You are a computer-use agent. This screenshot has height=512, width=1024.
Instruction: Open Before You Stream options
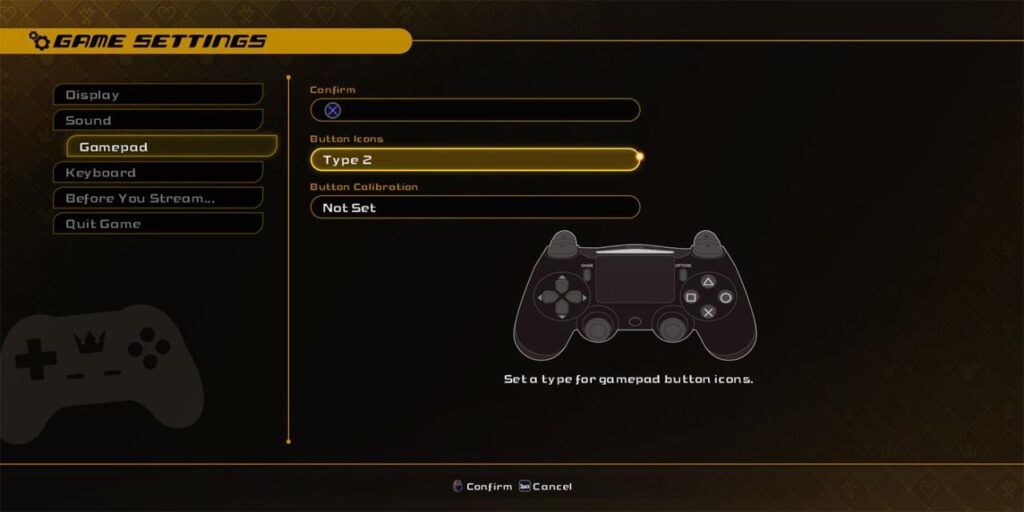click(157, 198)
